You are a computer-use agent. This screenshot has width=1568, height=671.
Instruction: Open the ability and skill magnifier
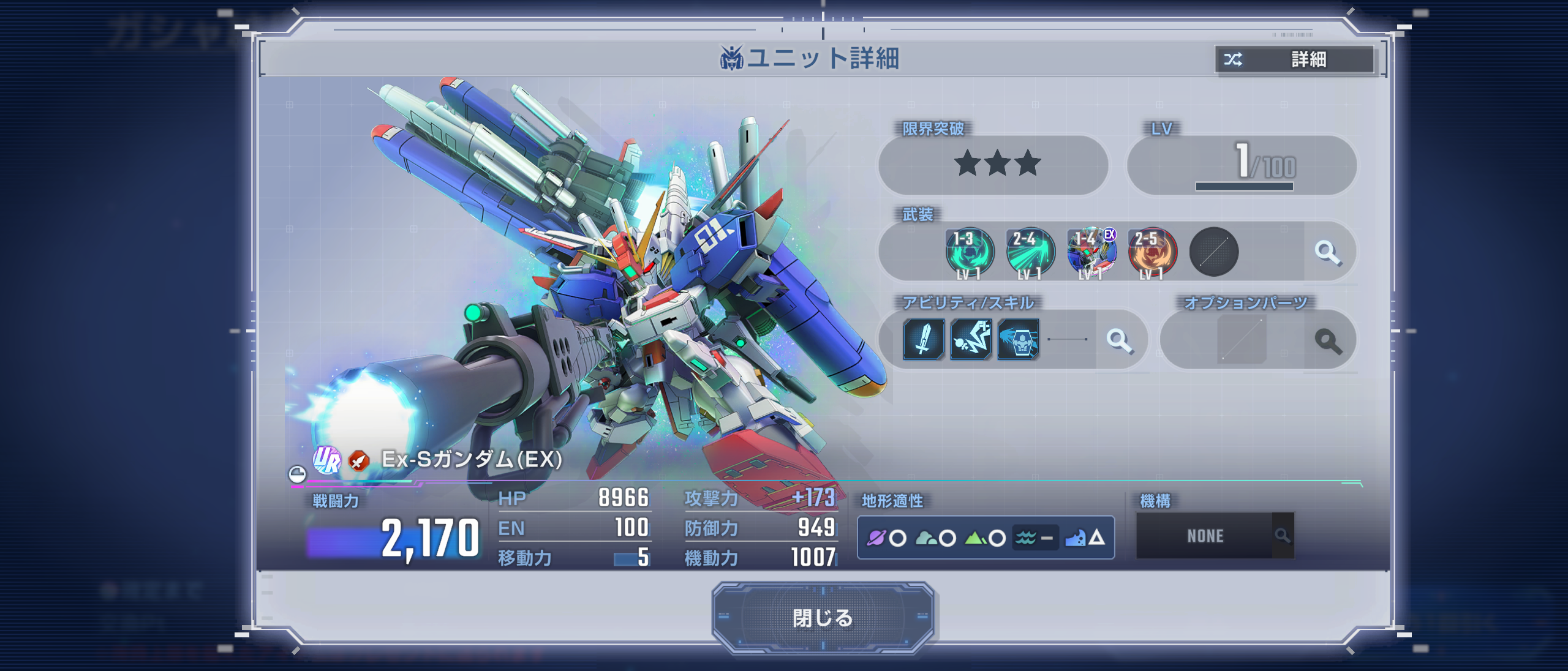coord(1120,340)
